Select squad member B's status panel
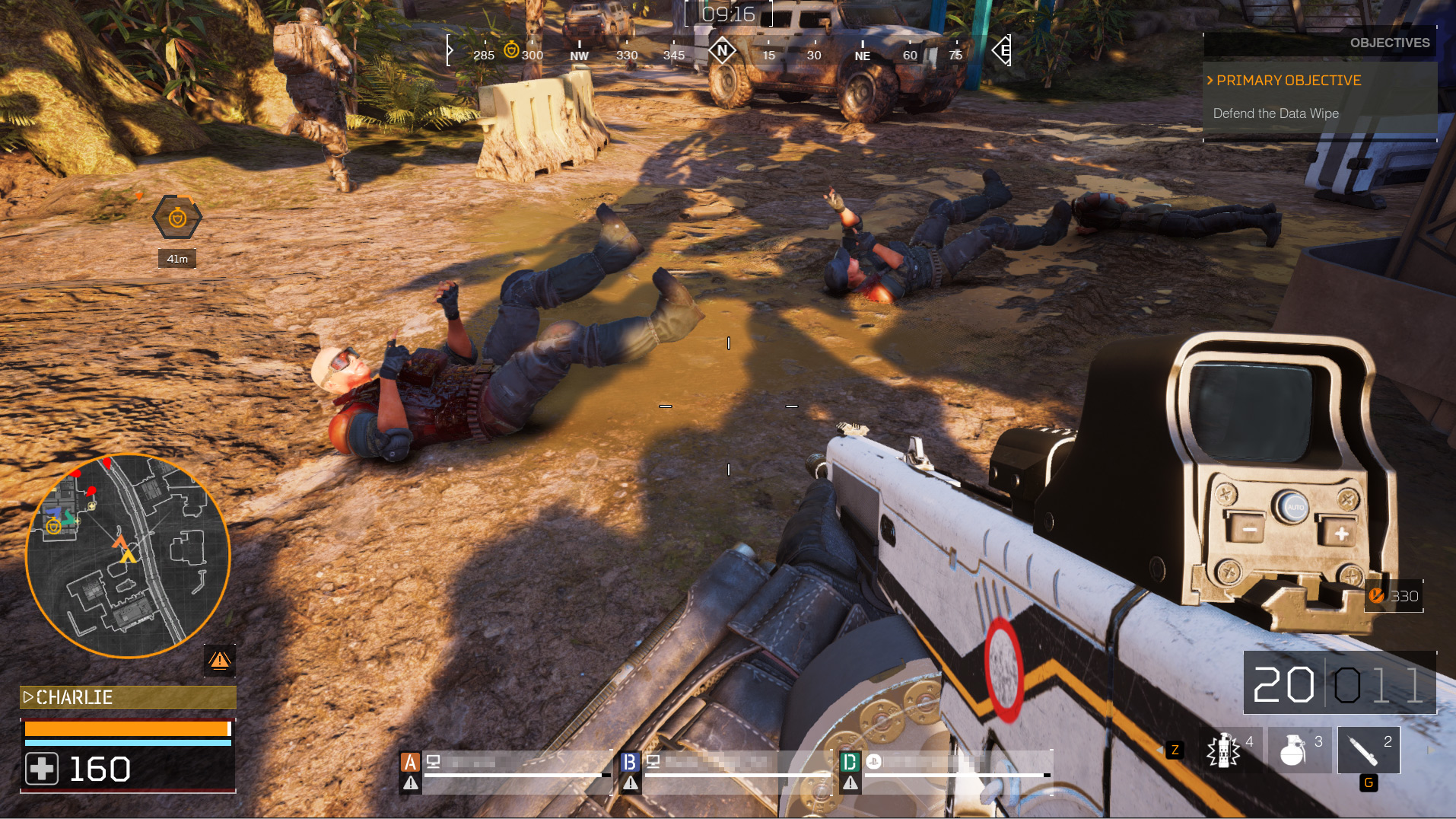This screenshot has height=819, width=1456. (726, 769)
